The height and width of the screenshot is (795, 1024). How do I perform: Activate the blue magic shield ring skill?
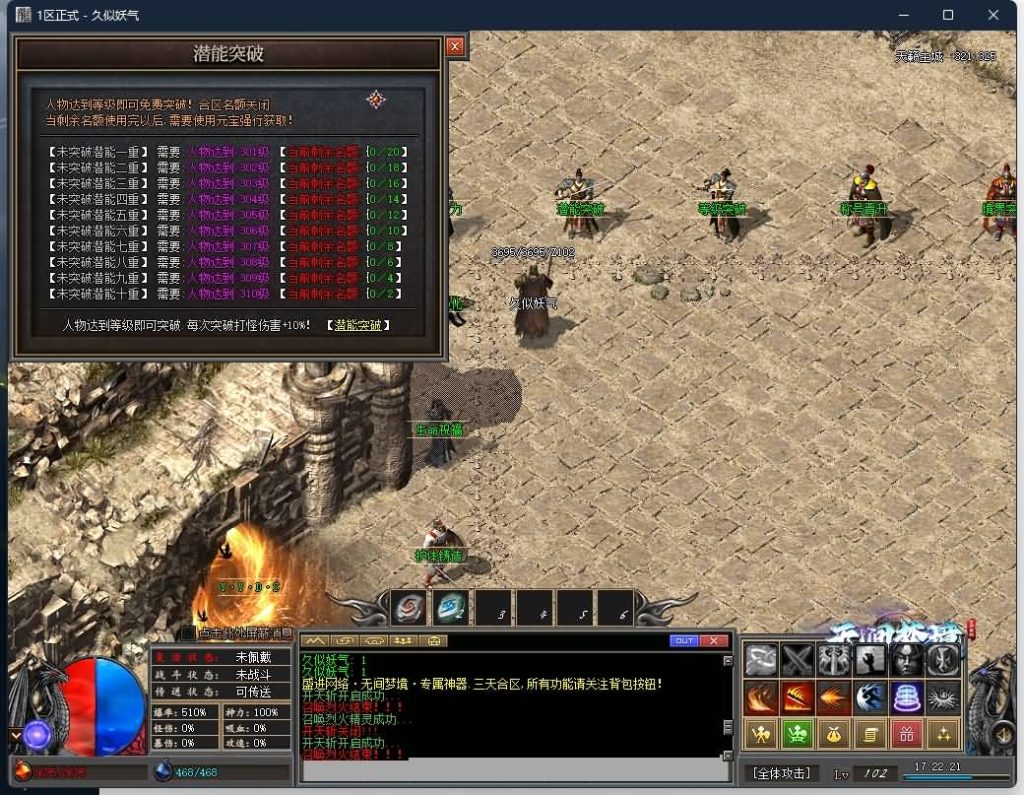906,697
